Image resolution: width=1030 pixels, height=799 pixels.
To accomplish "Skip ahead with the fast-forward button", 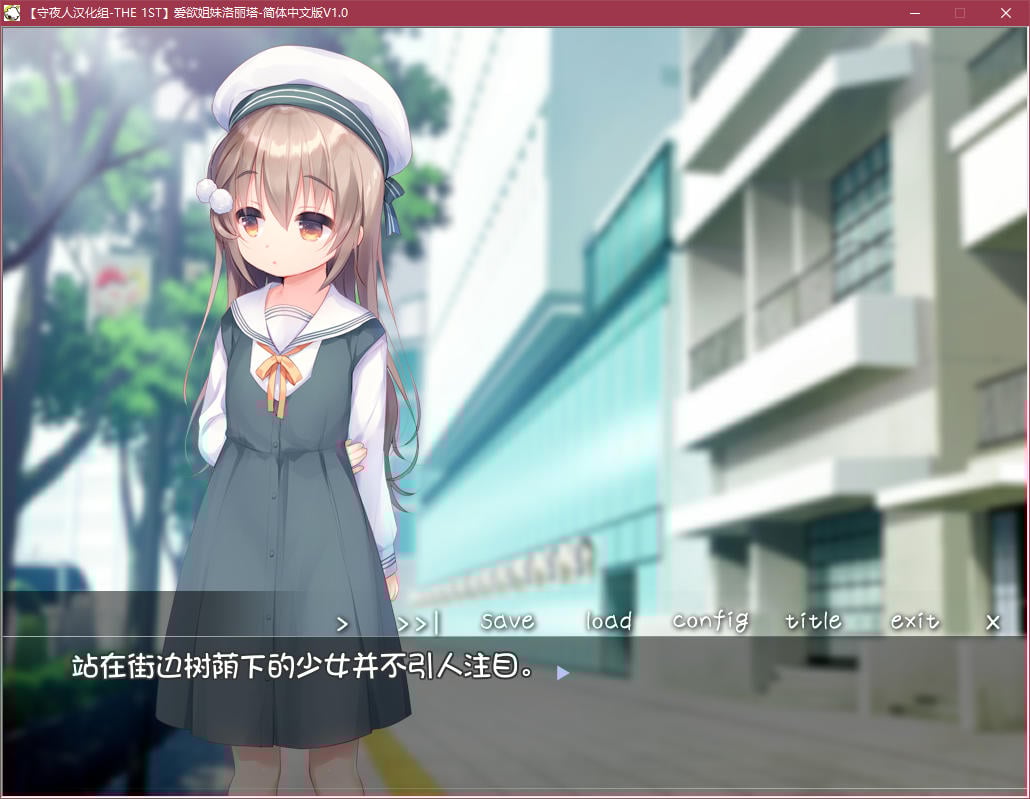I will point(418,623).
